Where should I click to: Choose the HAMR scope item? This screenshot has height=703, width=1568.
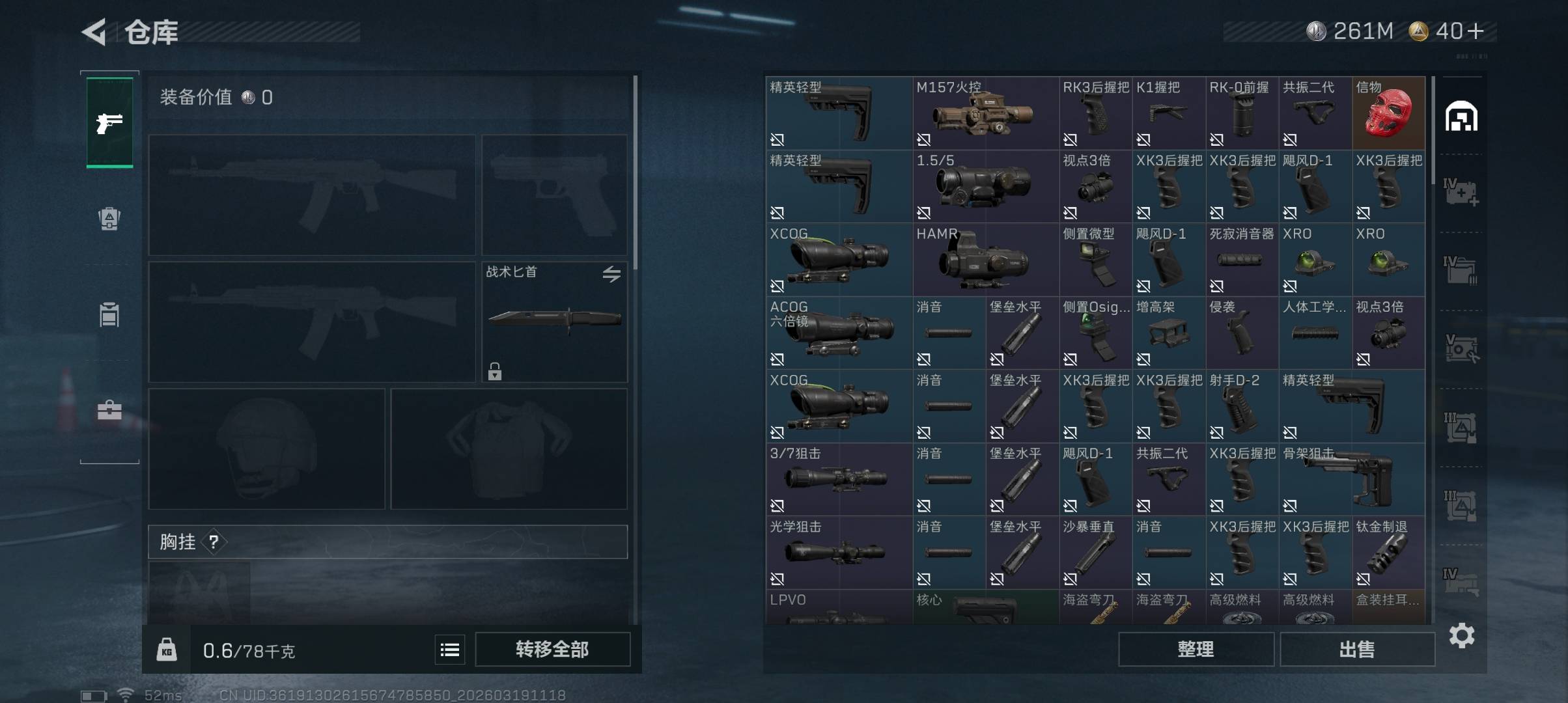point(985,260)
